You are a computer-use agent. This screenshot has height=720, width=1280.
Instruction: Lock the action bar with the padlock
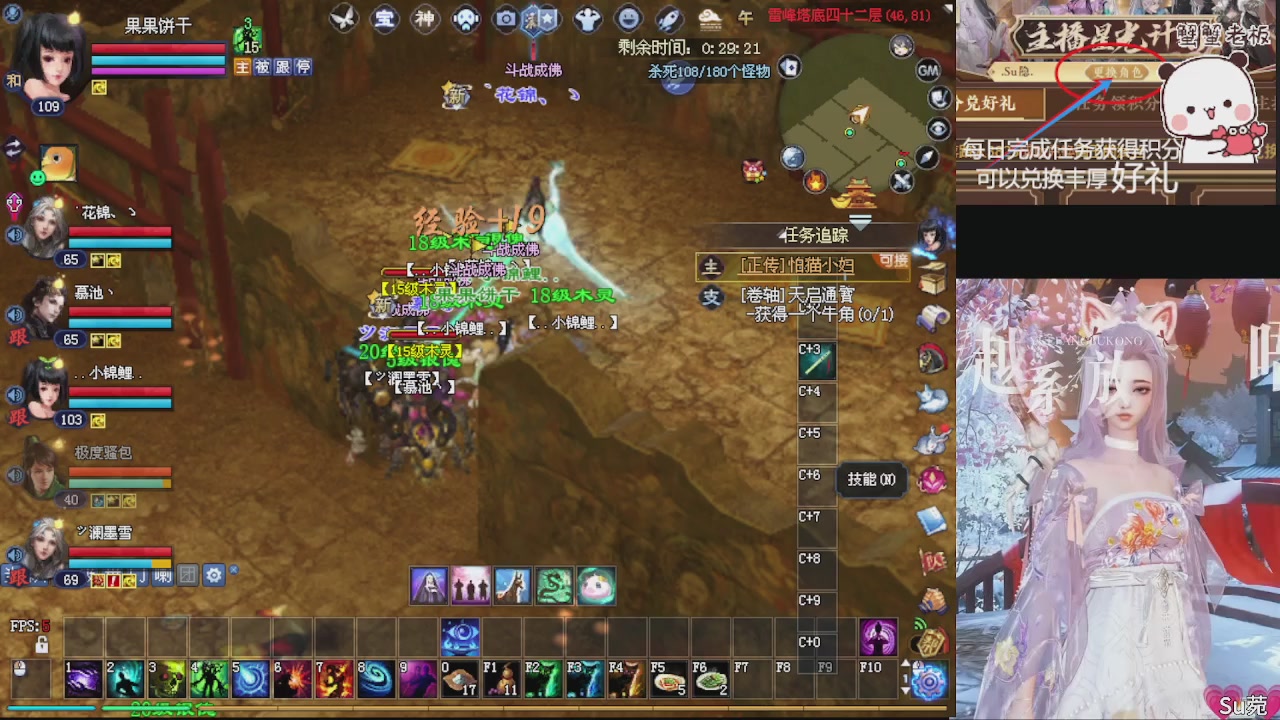click(x=42, y=645)
